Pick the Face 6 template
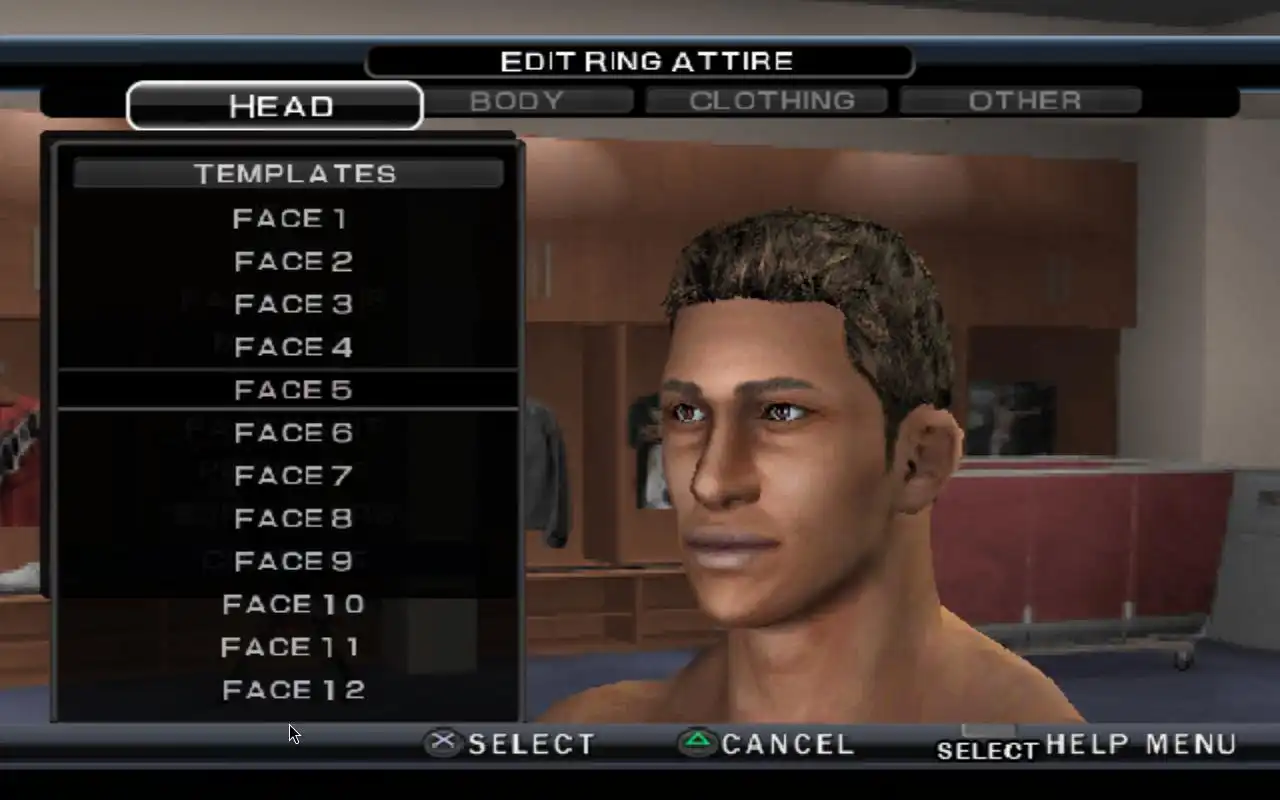The height and width of the screenshot is (800, 1280). click(293, 433)
